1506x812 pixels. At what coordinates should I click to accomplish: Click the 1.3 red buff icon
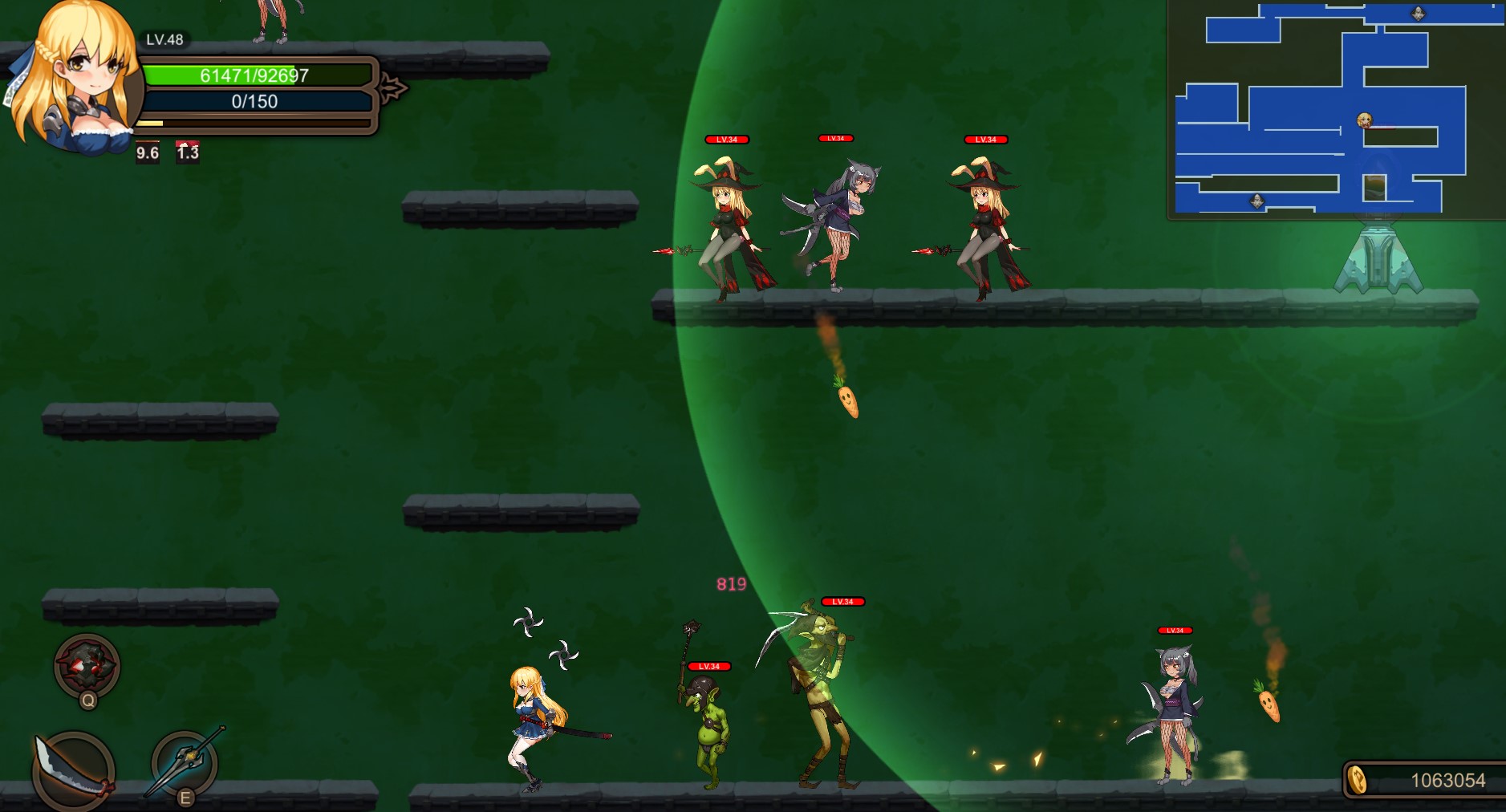pyautogui.click(x=188, y=152)
